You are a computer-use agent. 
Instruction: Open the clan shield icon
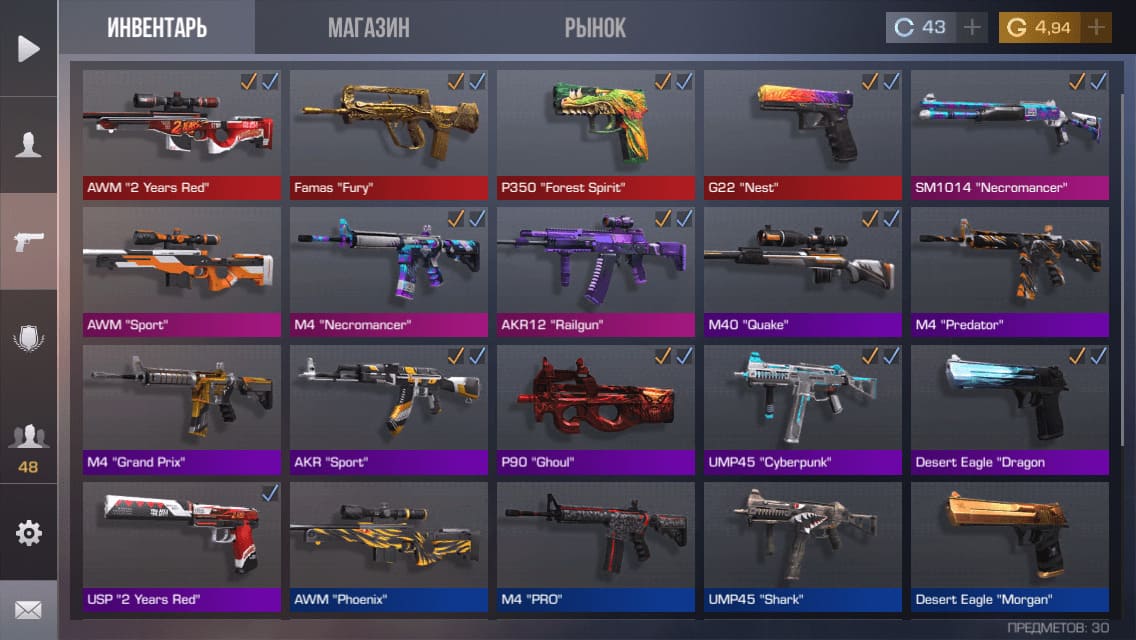pos(28,338)
